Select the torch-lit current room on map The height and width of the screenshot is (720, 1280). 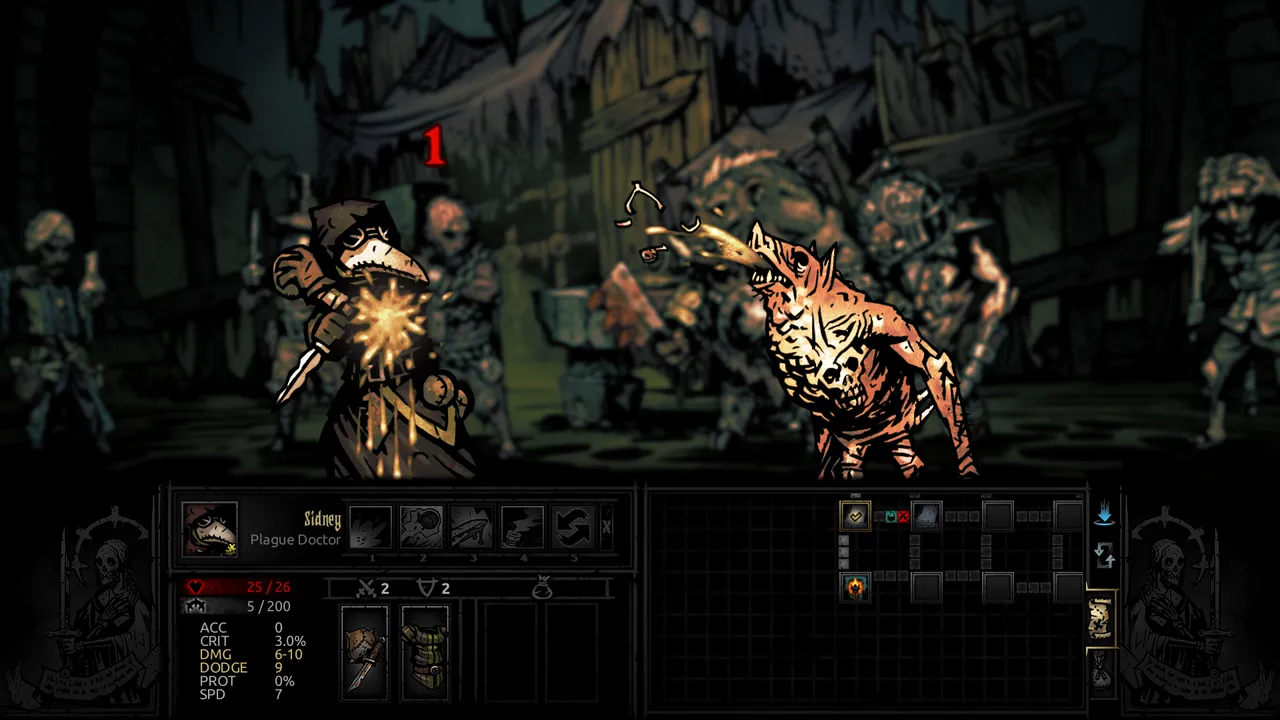[x=855, y=587]
